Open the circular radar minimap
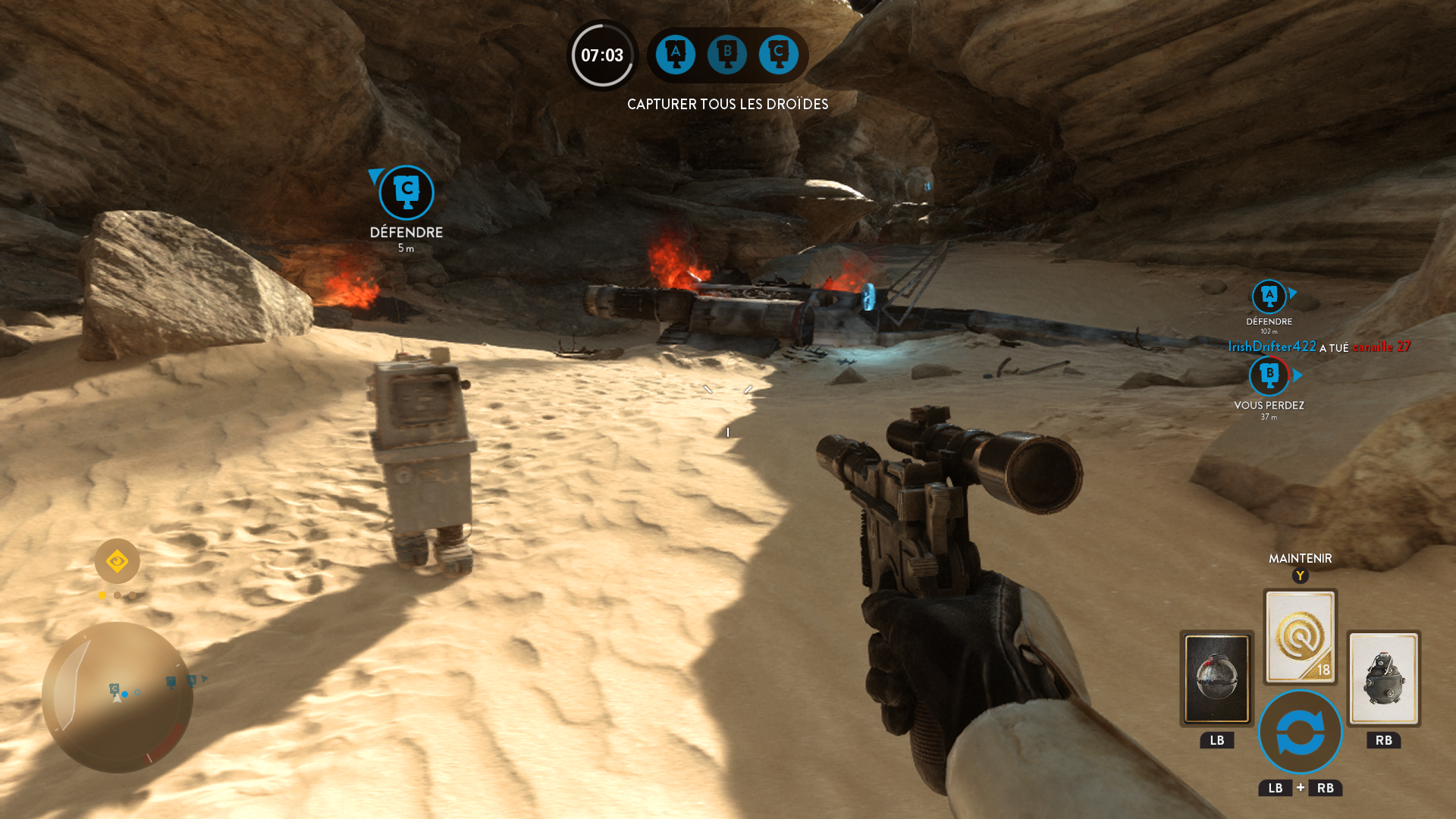The image size is (1456, 819). [118, 696]
